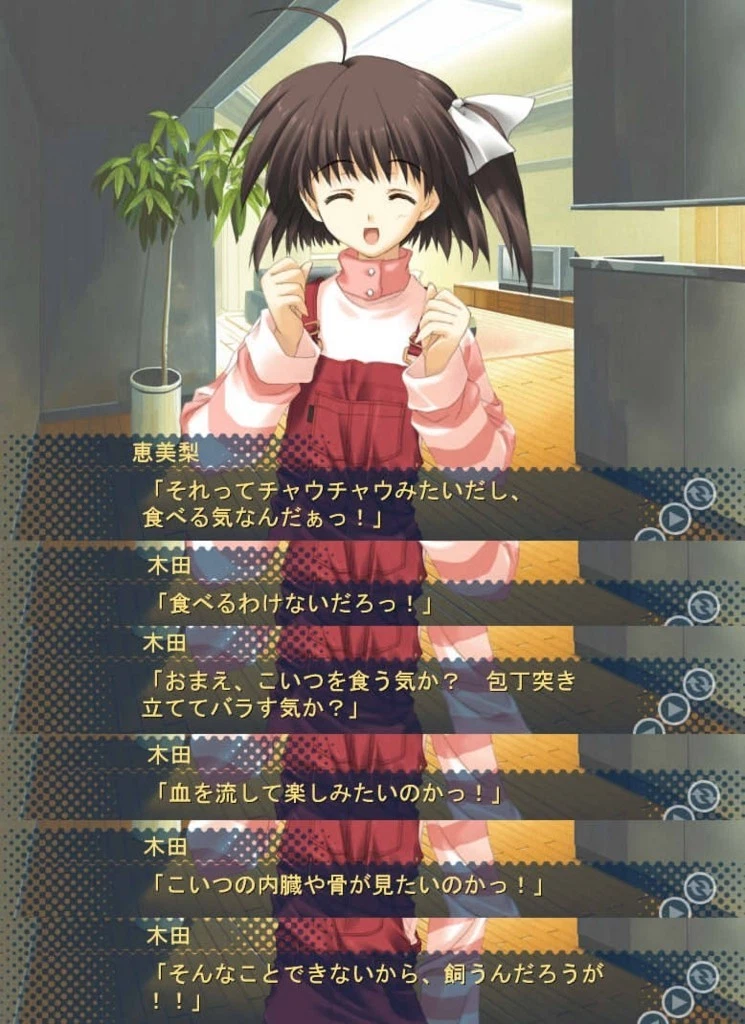
Task: Replay voice for the 包丁突き立てて line
Action: (675, 709)
